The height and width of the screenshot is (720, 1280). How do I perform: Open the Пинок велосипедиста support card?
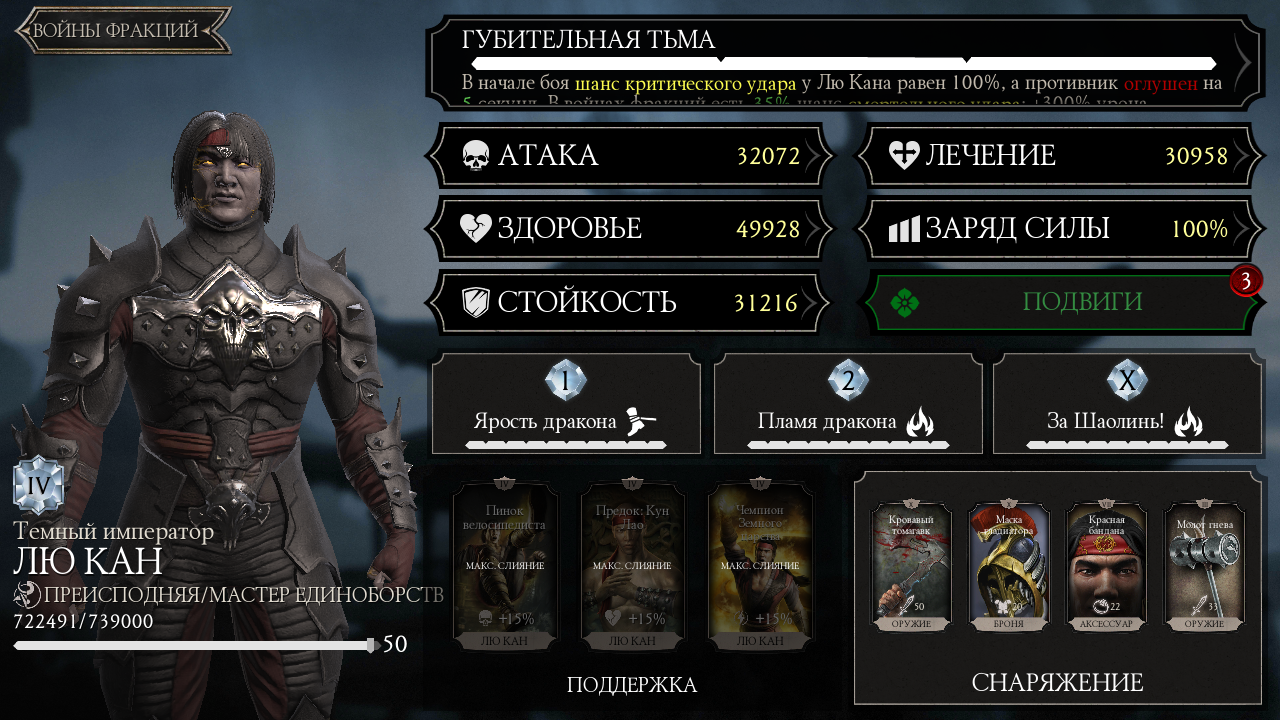[504, 565]
